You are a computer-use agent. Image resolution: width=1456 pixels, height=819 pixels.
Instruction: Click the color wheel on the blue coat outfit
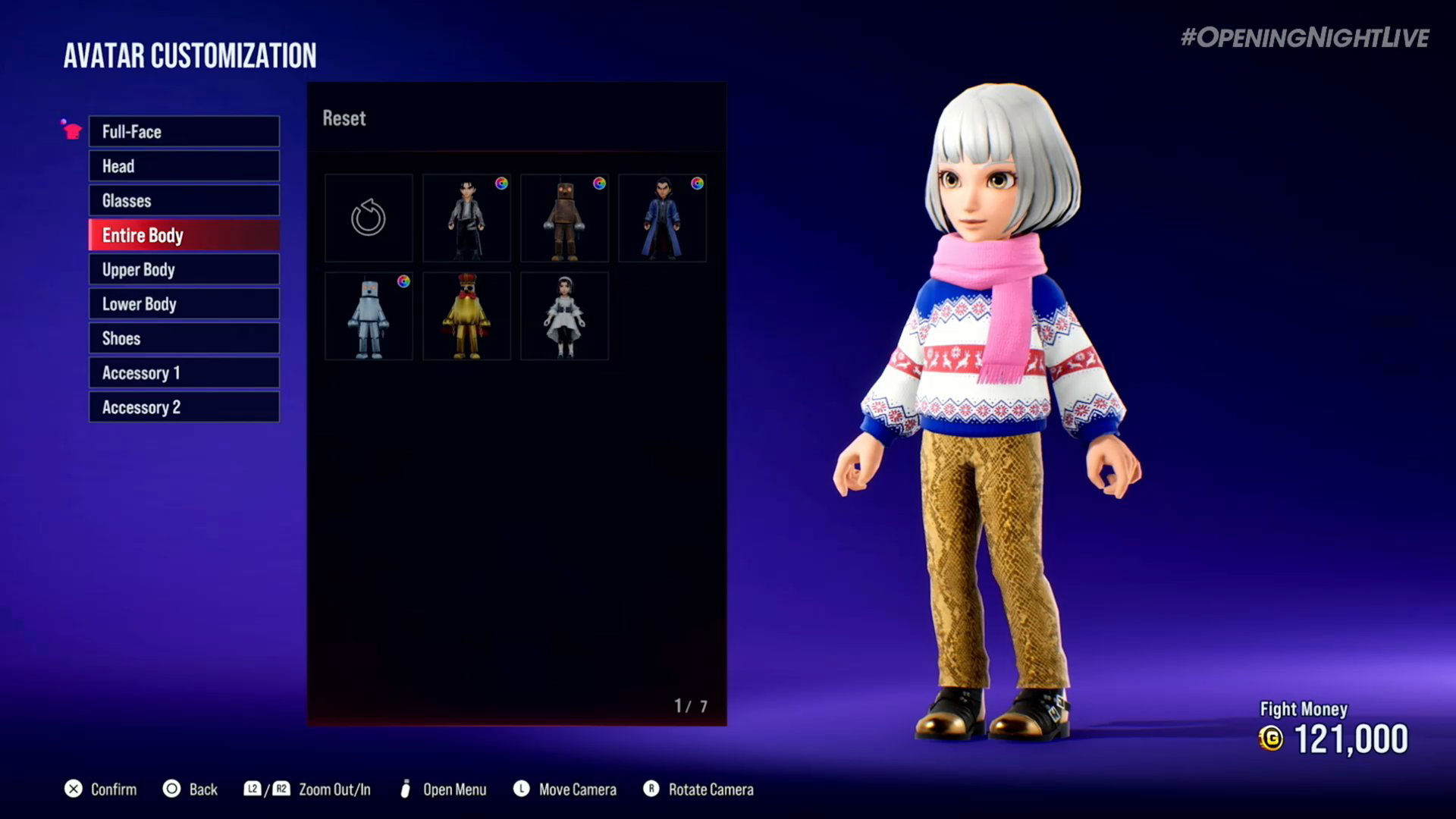[x=697, y=184]
